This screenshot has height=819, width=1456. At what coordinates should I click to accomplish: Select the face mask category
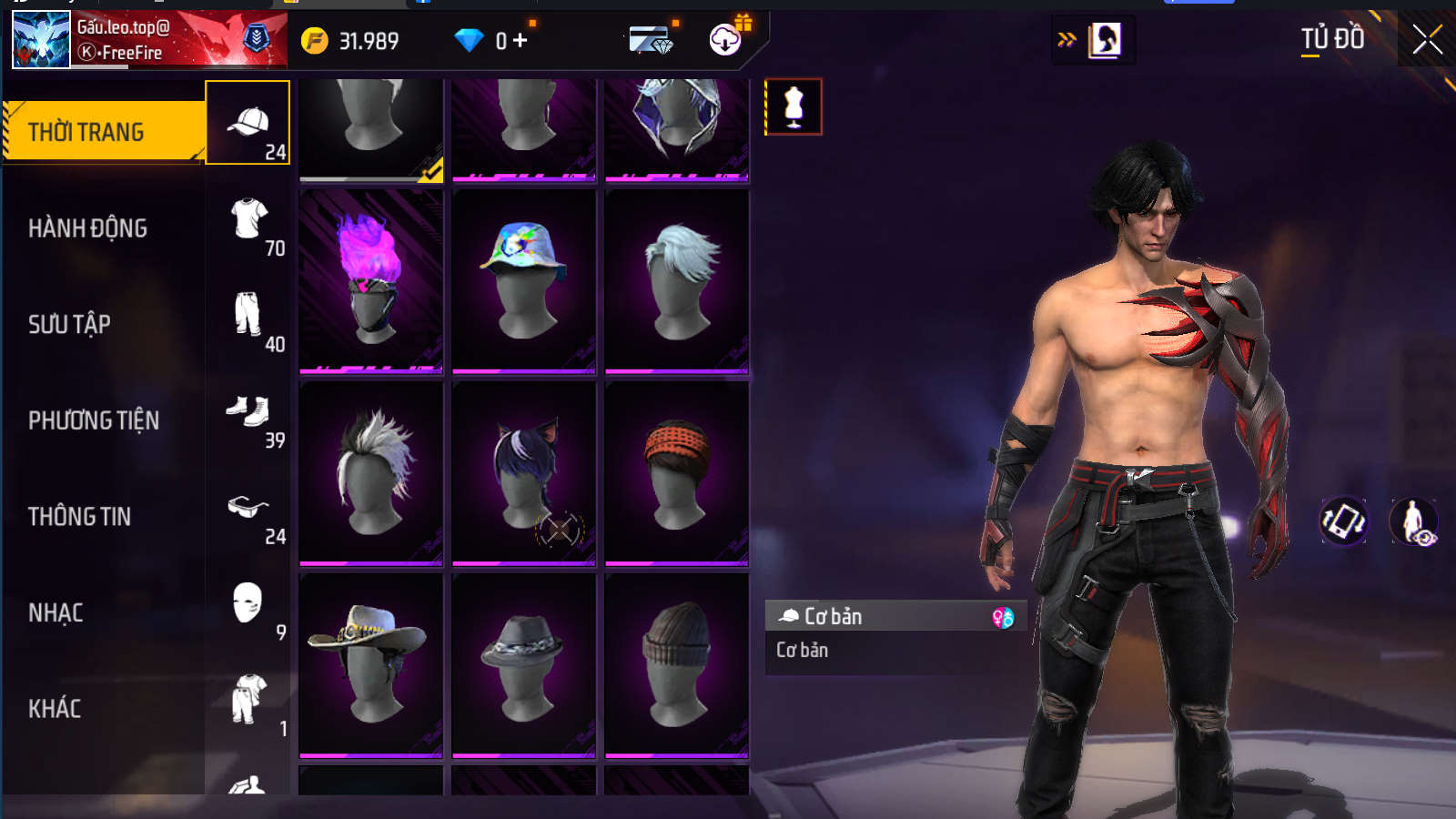248,603
